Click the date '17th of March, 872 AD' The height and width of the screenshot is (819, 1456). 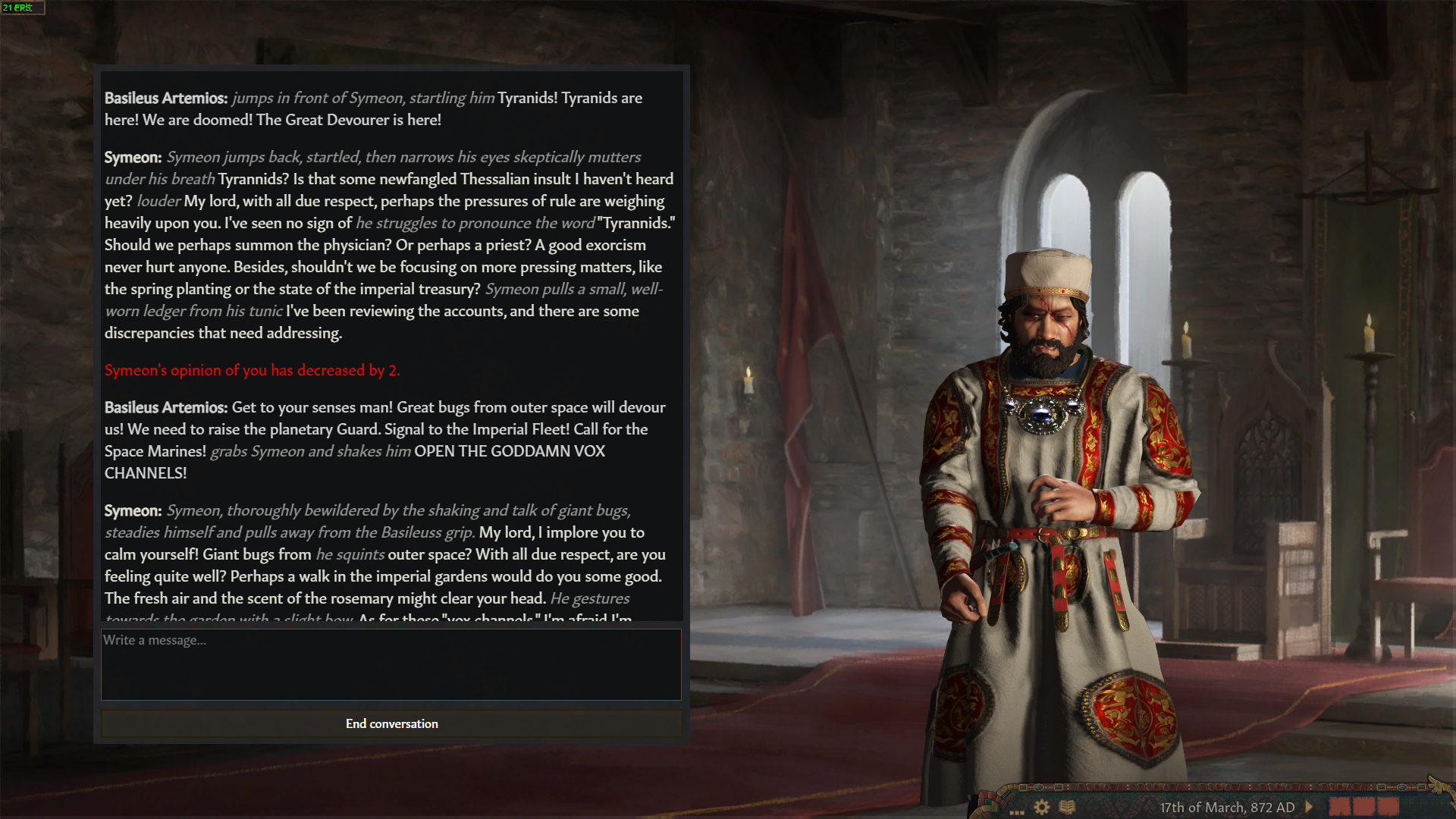click(x=1228, y=808)
